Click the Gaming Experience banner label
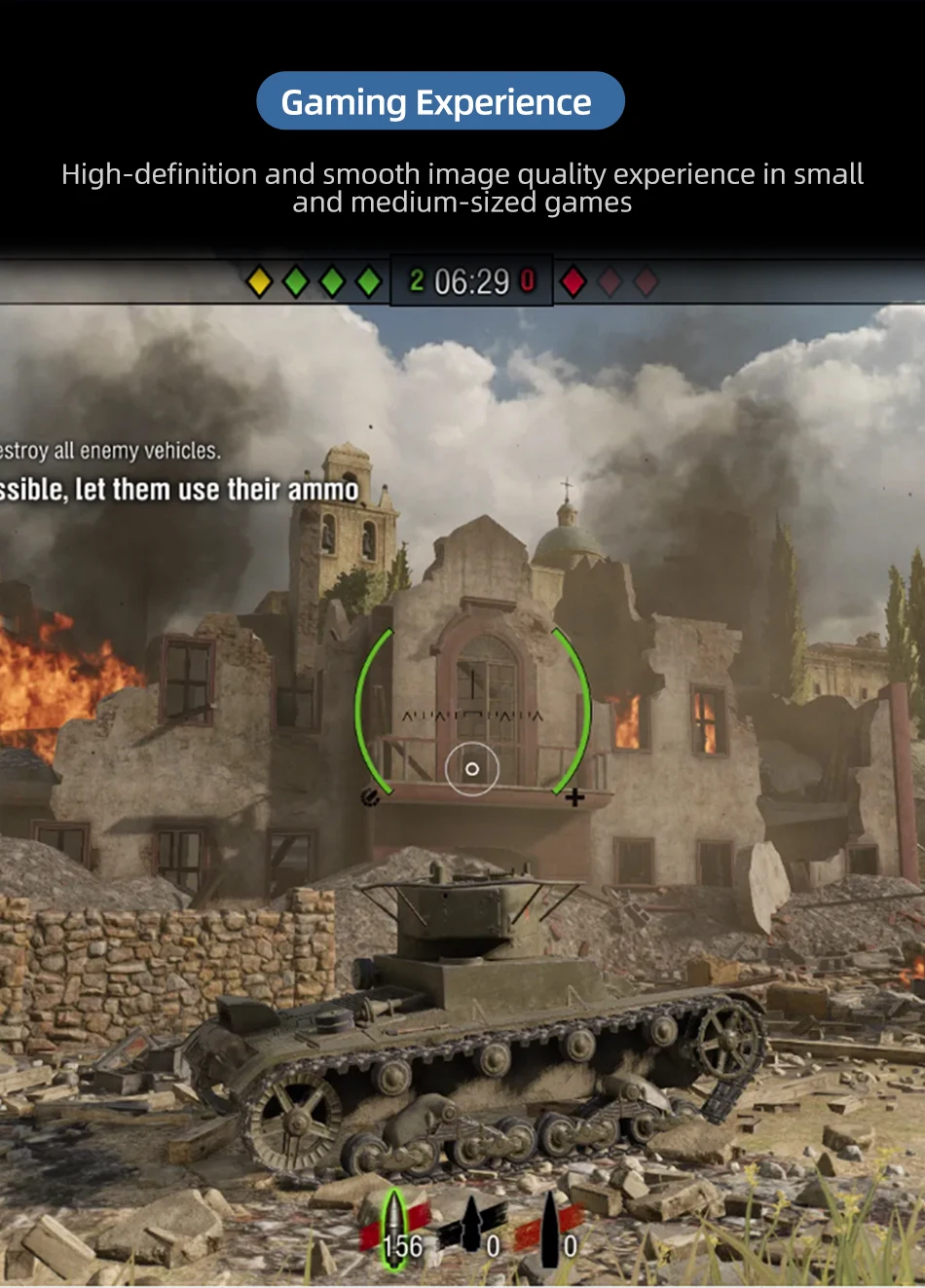 point(439,101)
